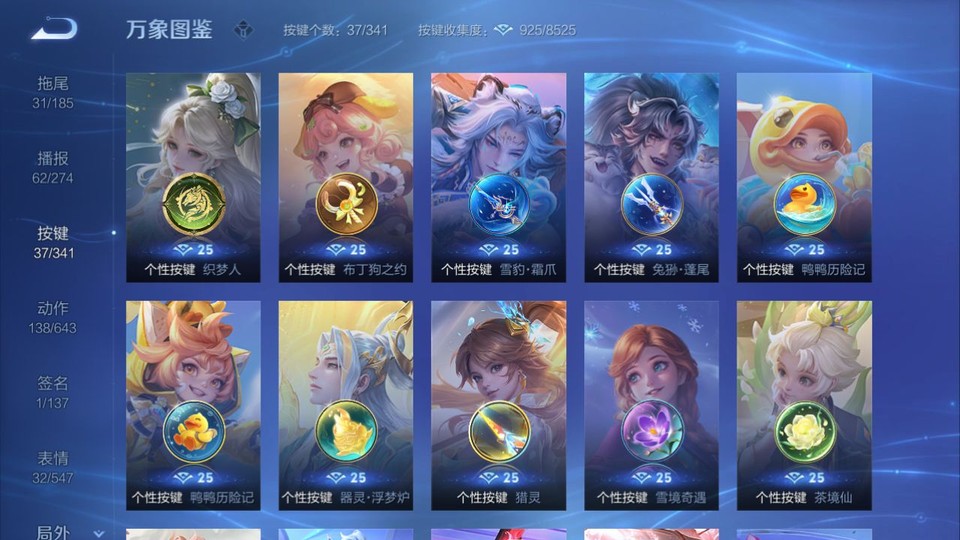960x540 pixels.
Task: Choose the 猎灵 button skin card
Action: [498, 405]
